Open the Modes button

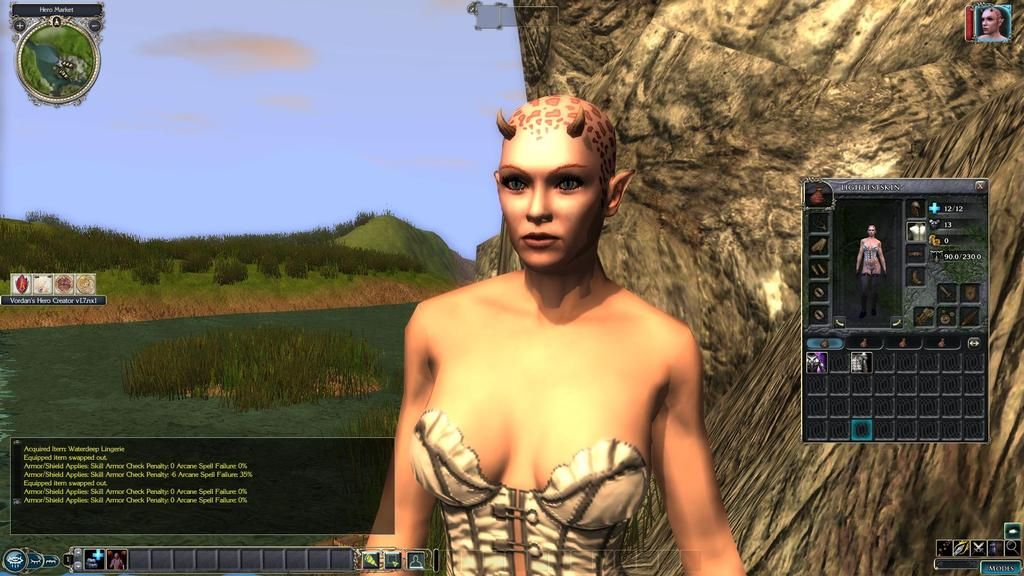pyautogui.click(x=1000, y=567)
